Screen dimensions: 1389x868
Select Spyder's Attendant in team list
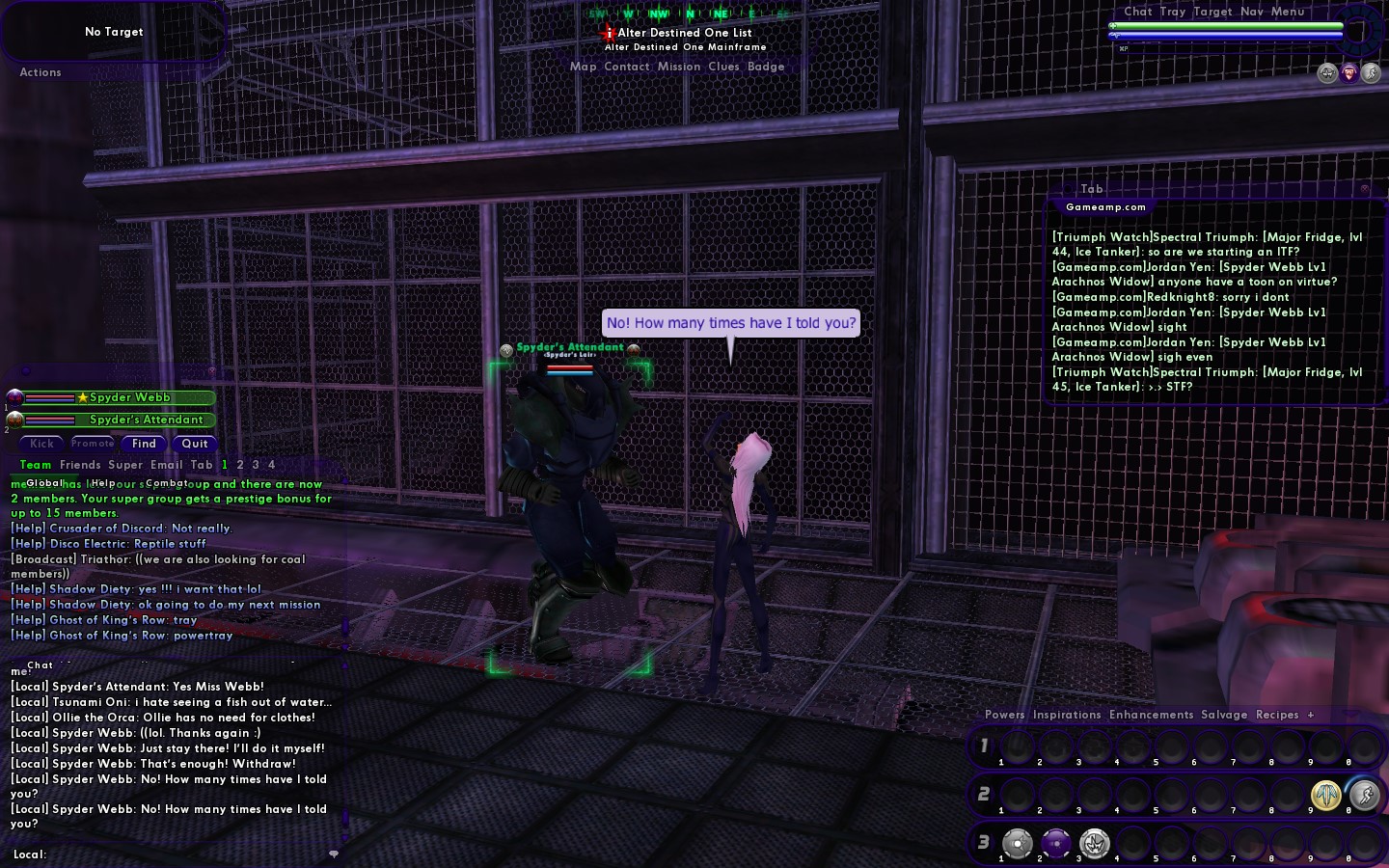pos(146,420)
